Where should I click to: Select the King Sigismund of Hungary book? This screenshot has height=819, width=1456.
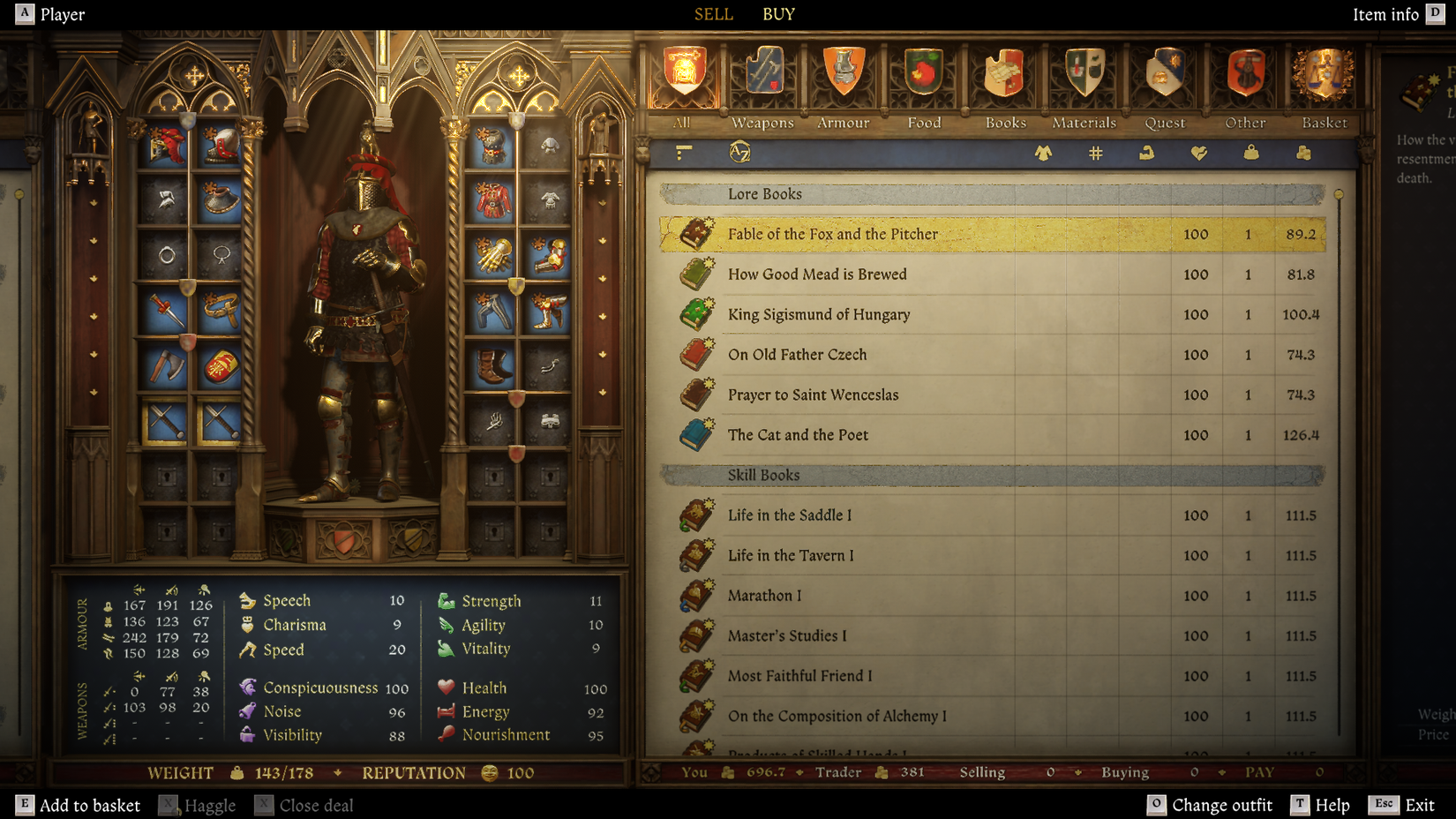coord(819,314)
